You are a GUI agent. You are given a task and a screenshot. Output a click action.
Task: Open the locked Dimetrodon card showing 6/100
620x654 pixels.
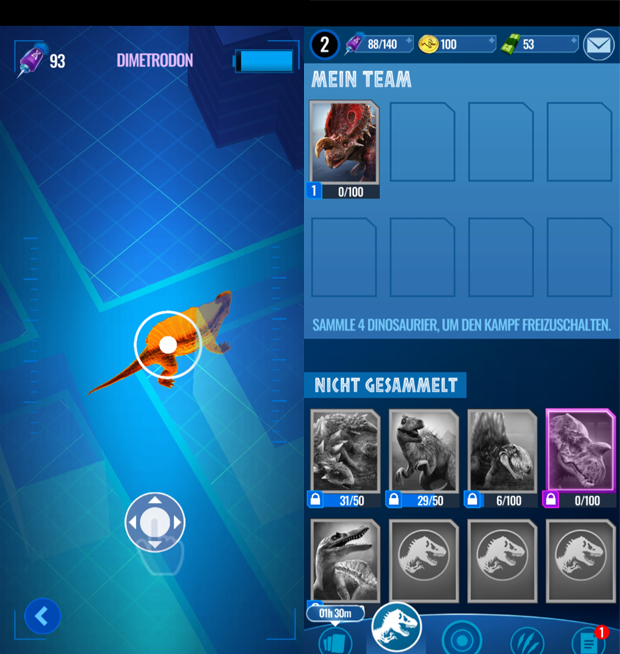(502, 452)
